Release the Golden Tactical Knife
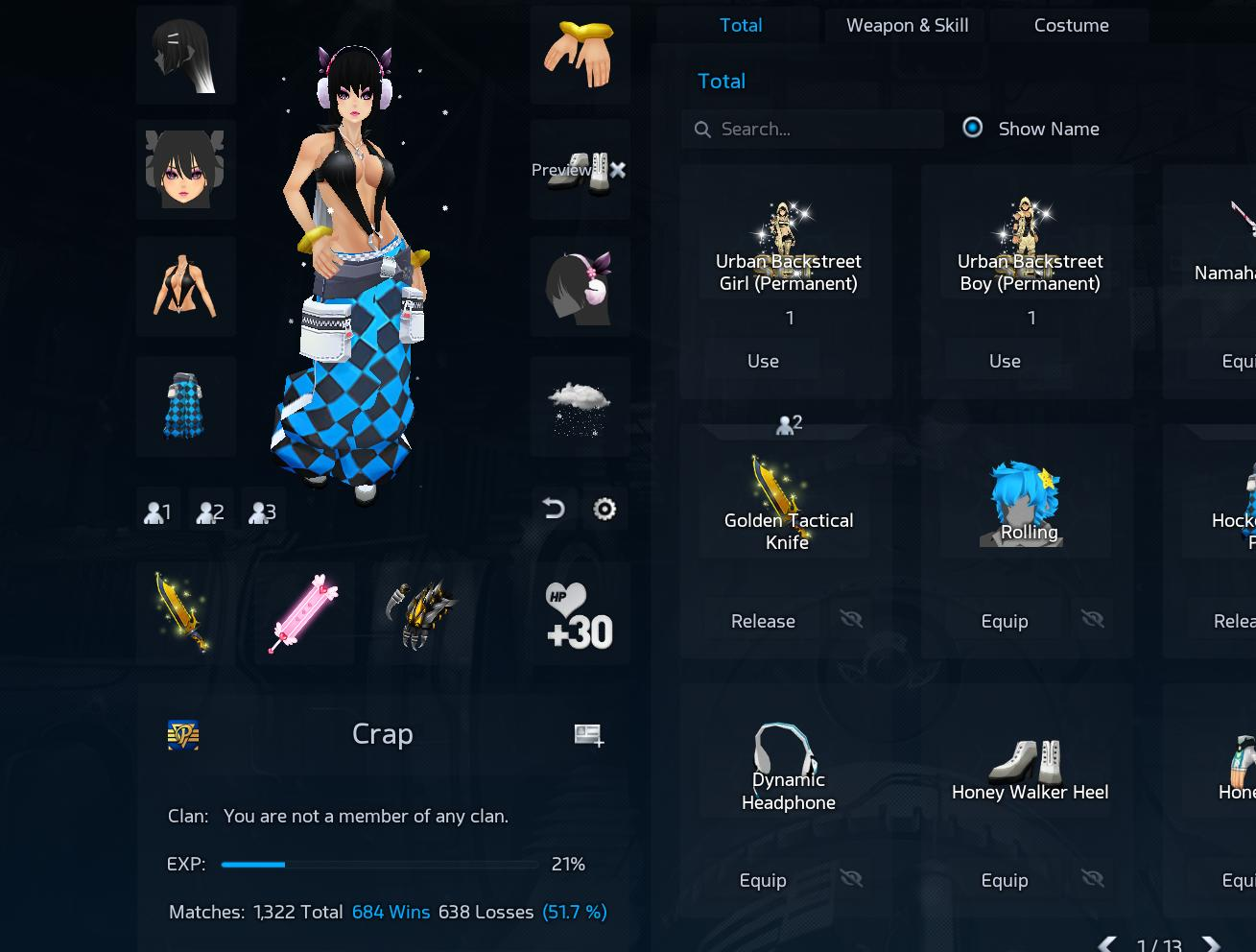The height and width of the screenshot is (952, 1256). (x=763, y=622)
